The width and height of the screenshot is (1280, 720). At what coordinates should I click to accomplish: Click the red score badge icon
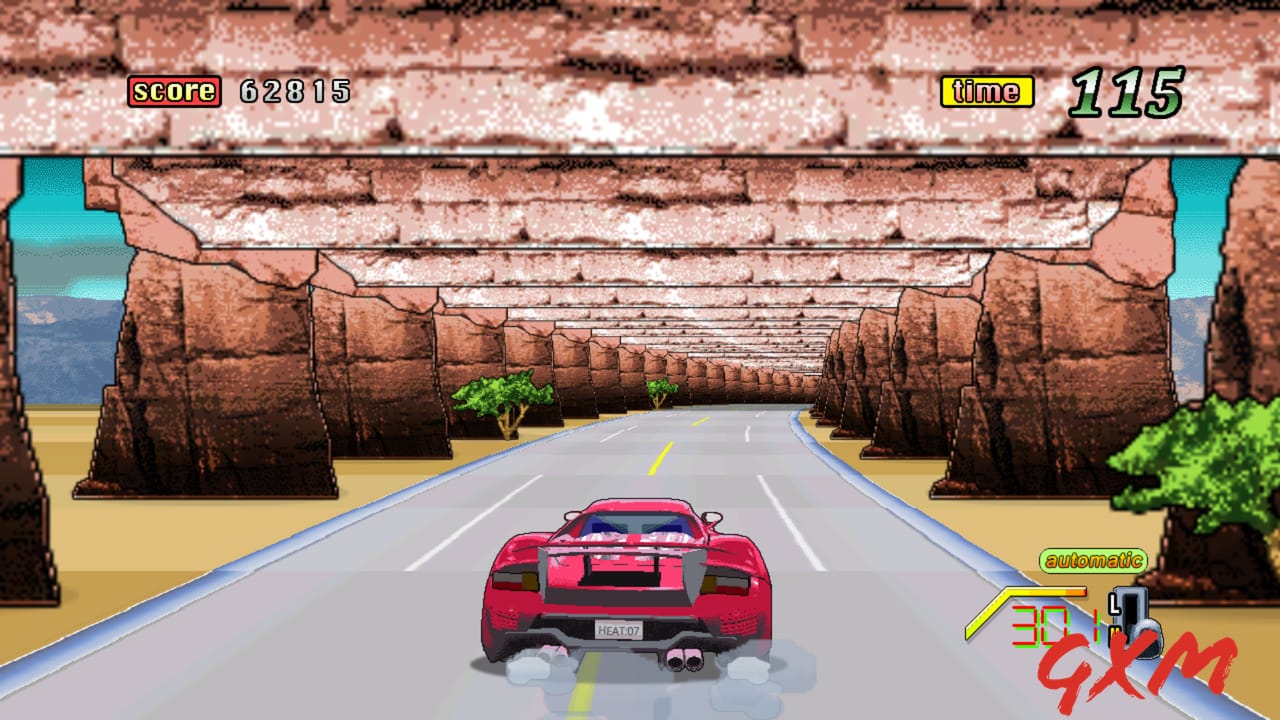click(173, 92)
